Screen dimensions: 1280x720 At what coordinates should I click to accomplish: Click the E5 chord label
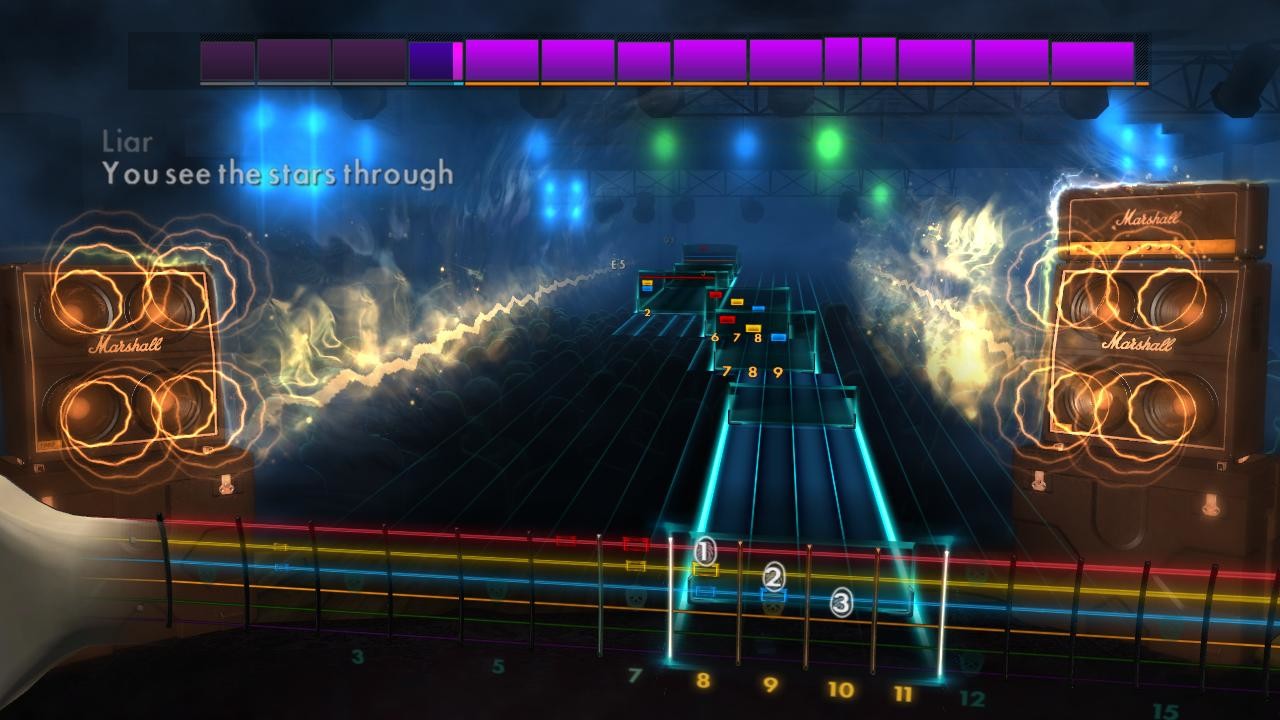(x=616, y=264)
